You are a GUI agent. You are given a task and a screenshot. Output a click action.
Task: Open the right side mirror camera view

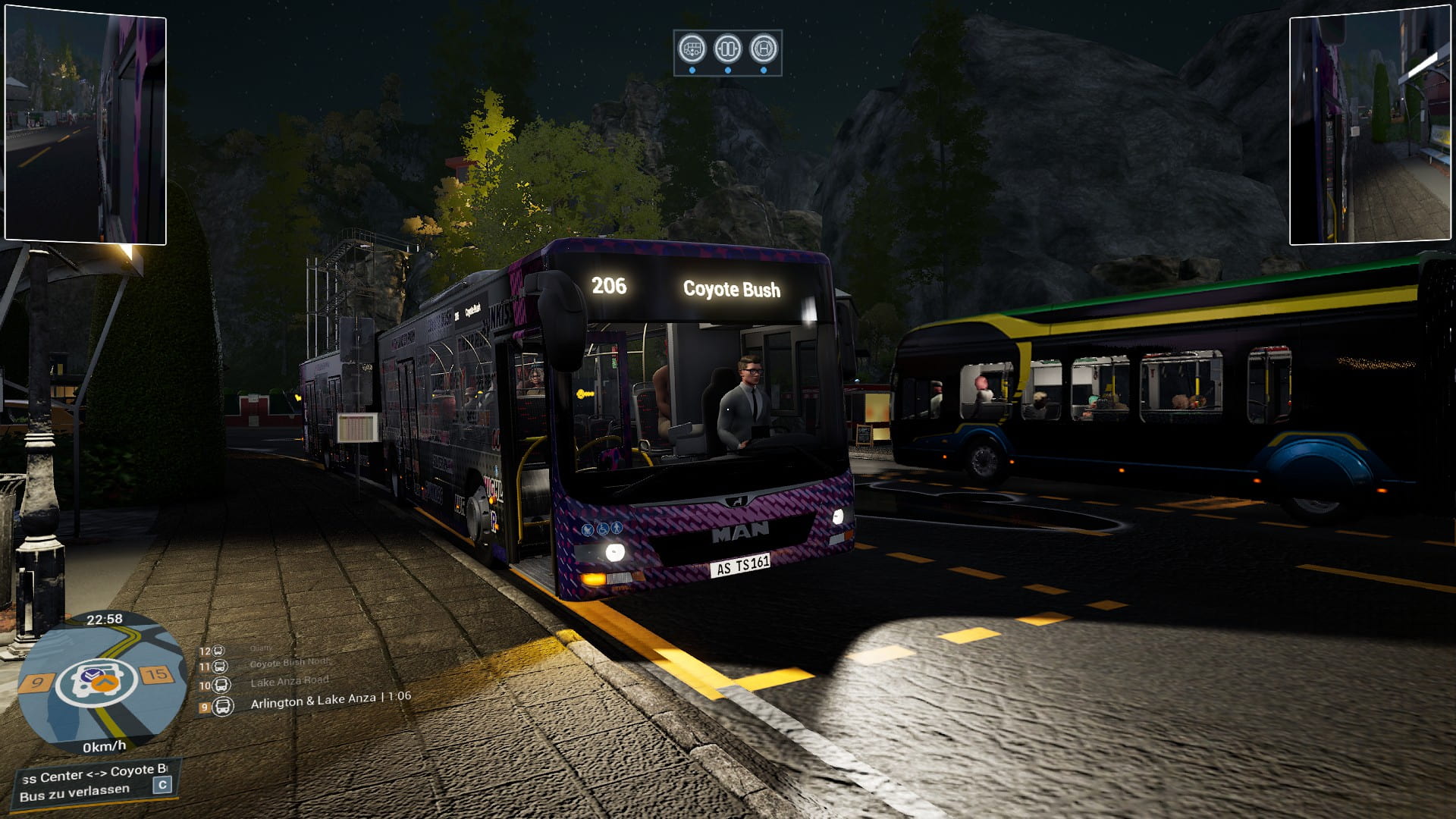coord(1370,129)
